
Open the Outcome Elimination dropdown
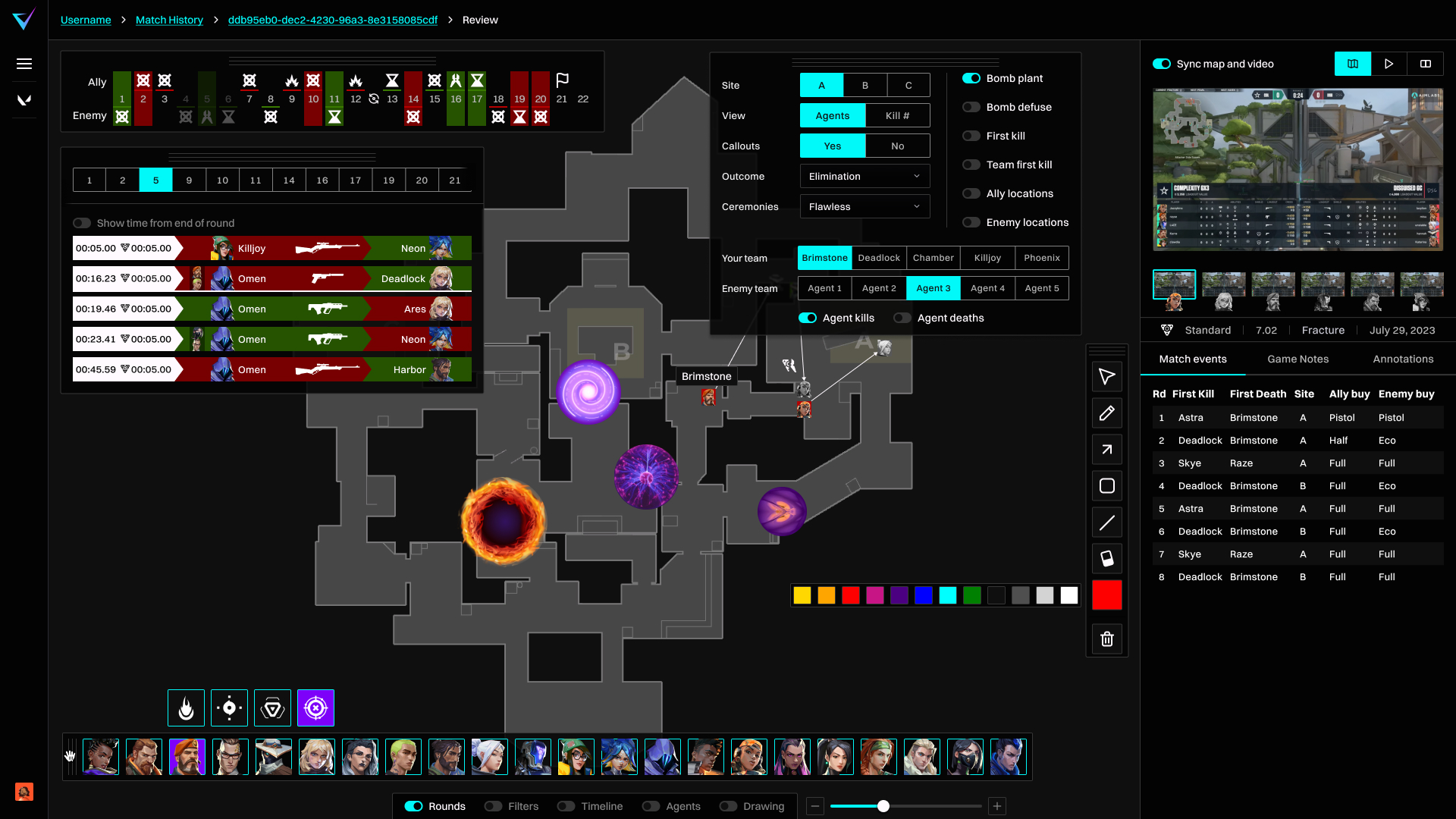coord(864,176)
